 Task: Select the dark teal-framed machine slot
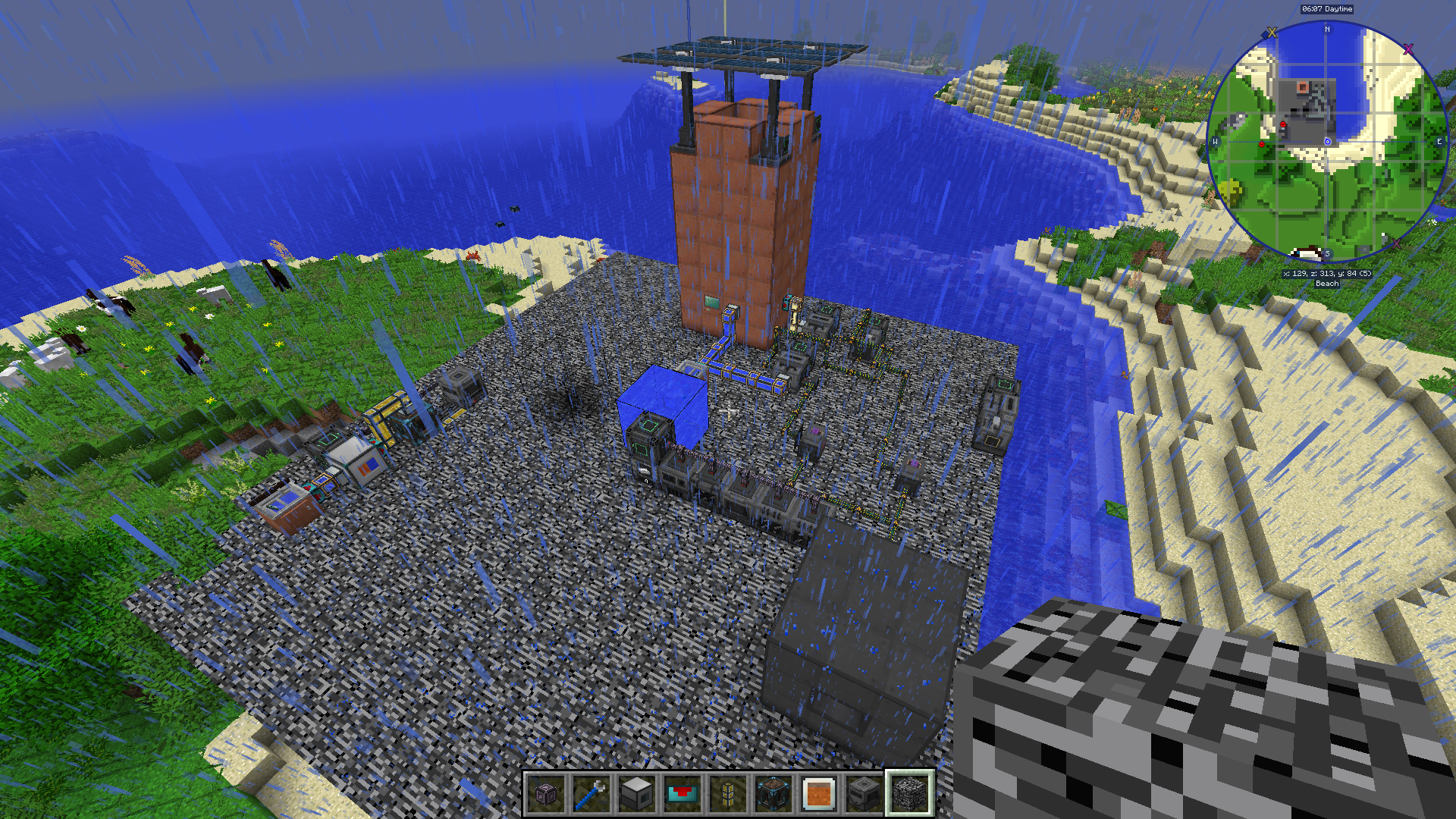click(x=773, y=794)
